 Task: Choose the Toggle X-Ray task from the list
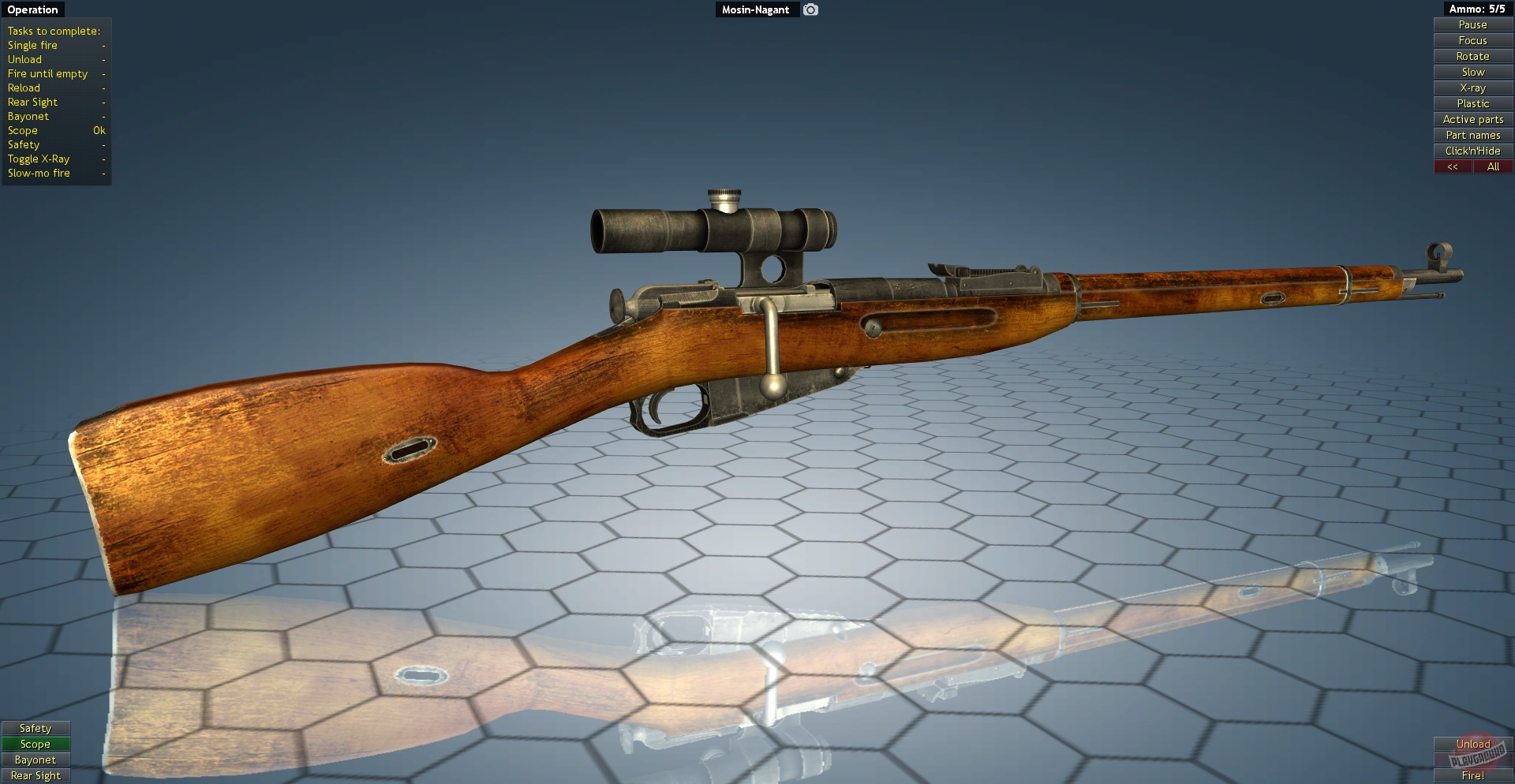(37, 159)
